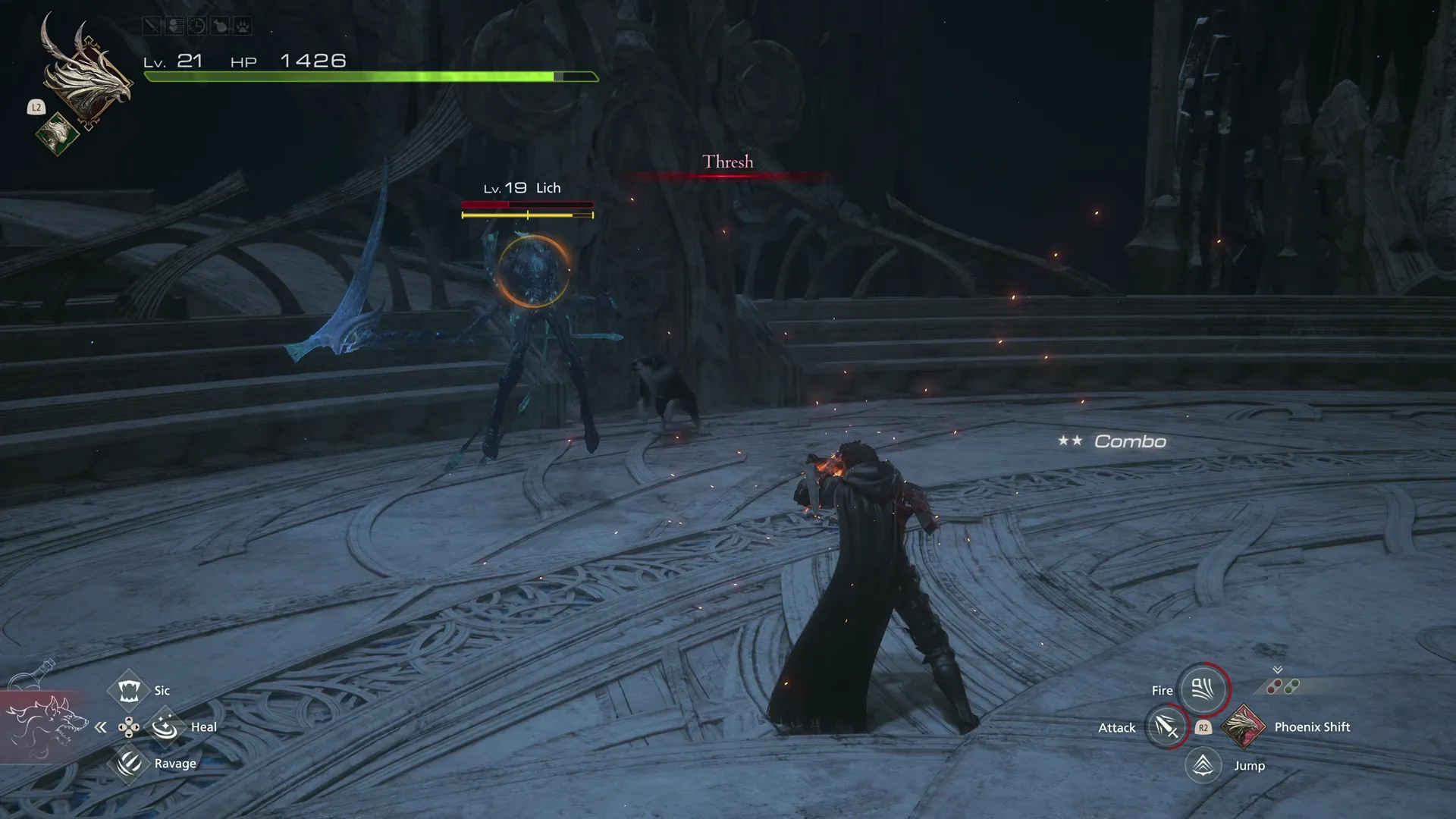Image resolution: width=1456 pixels, height=819 pixels.
Task: Select Torgal's Heal command
Action: tap(166, 726)
